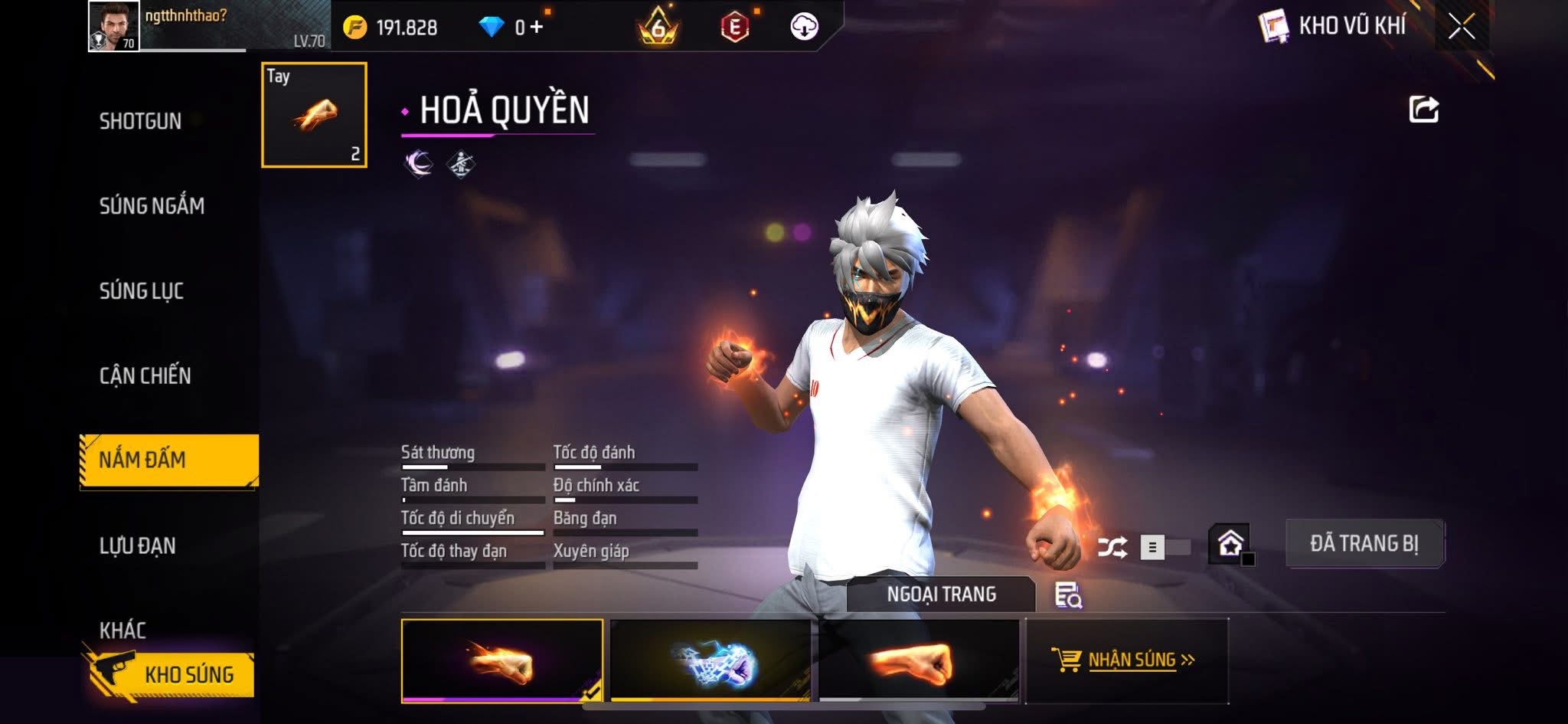Switch to the KHÁC category
This screenshot has height=724, width=1568.
[122, 630]
